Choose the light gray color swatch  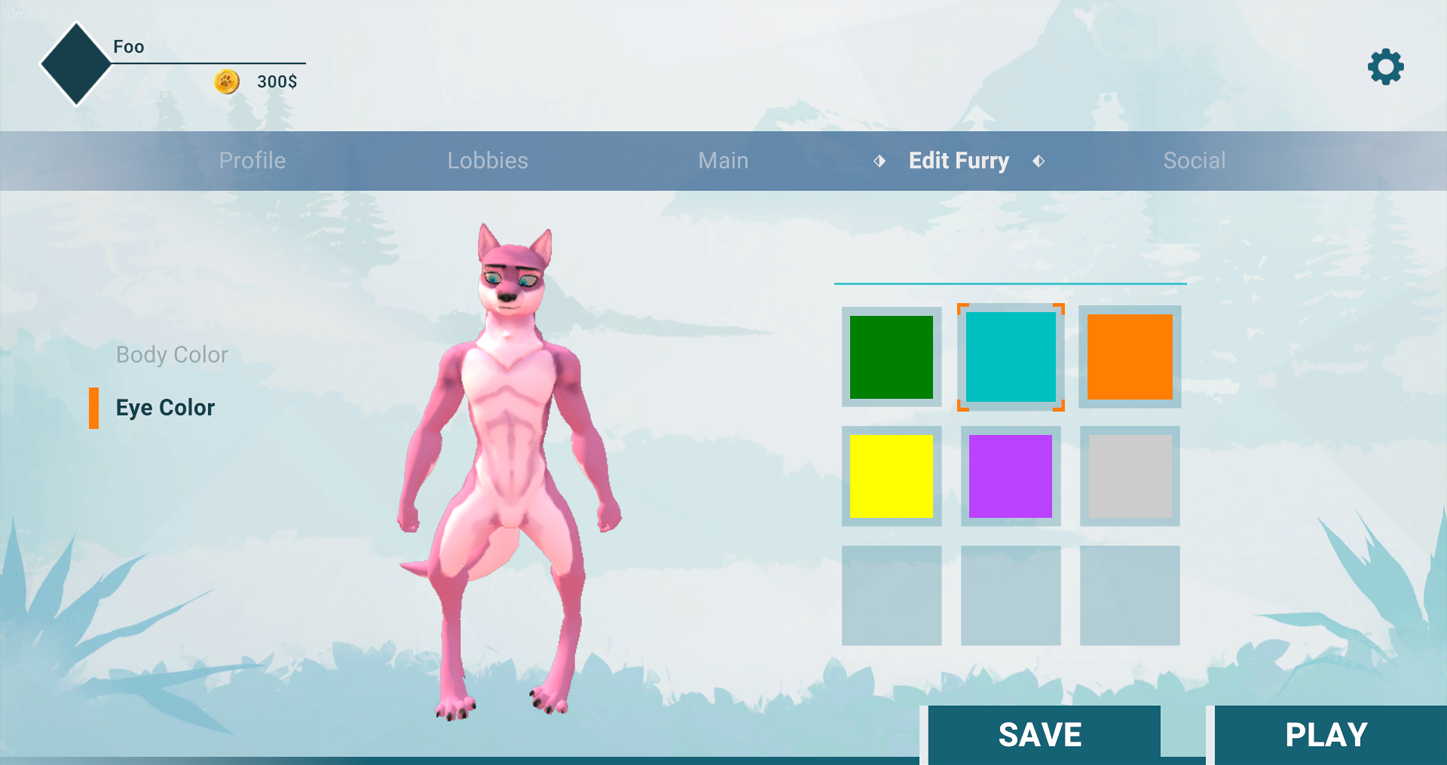click(1130, 476)
